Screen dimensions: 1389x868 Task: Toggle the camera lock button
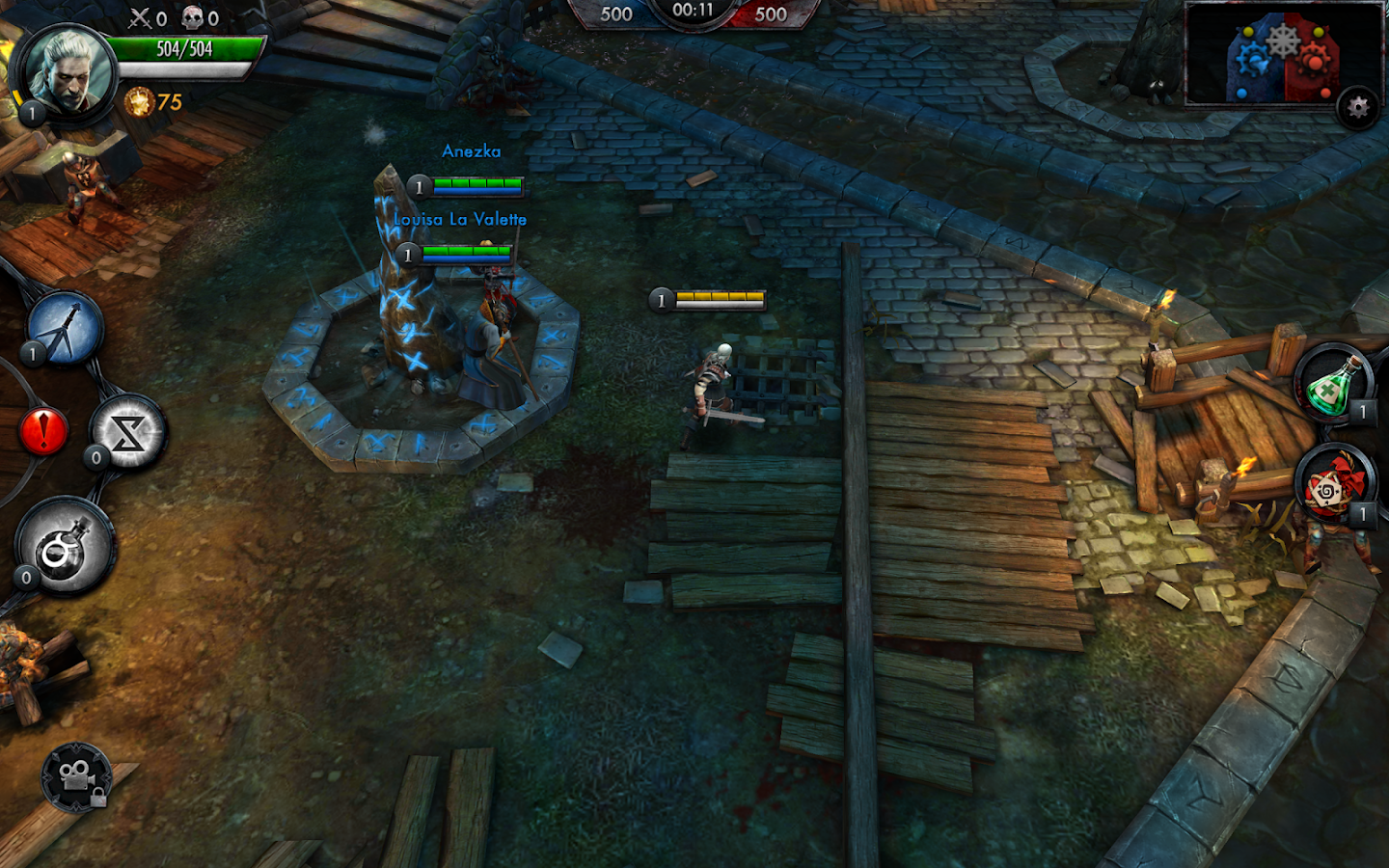pyautogui.click(x=76, y=776)
